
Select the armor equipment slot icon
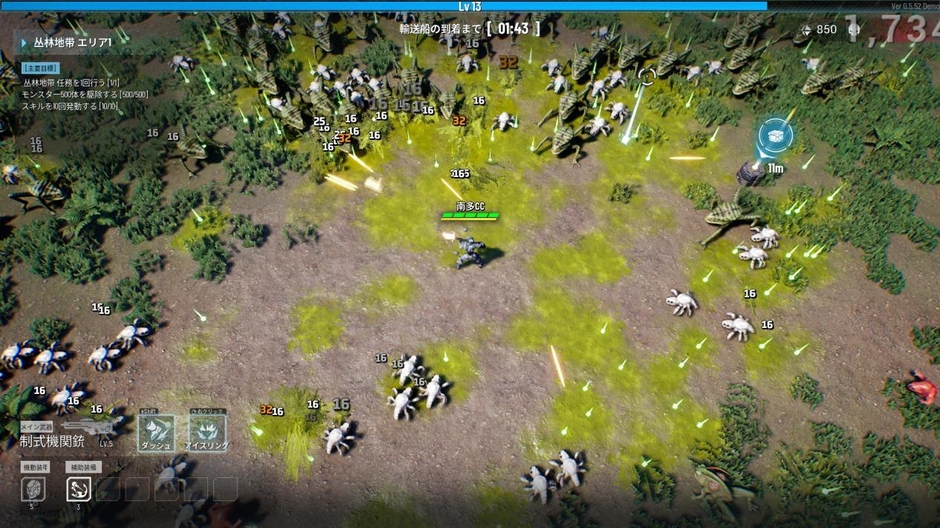point(33,488)
